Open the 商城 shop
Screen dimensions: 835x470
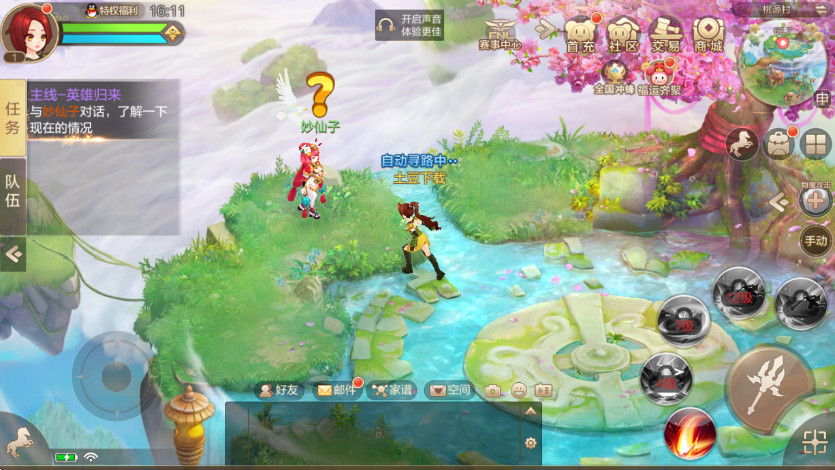pos(708,34)
